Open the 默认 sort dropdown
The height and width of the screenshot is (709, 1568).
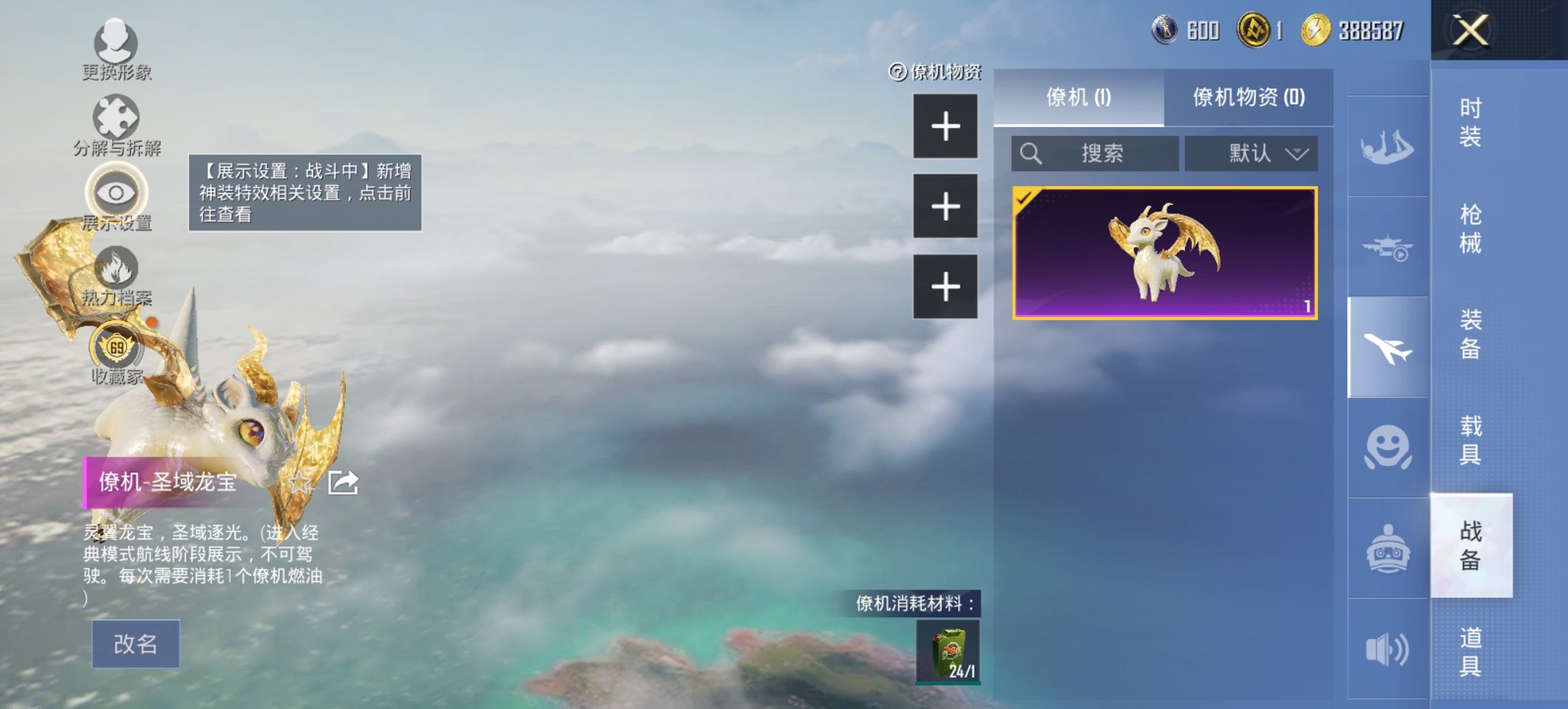1252,154
